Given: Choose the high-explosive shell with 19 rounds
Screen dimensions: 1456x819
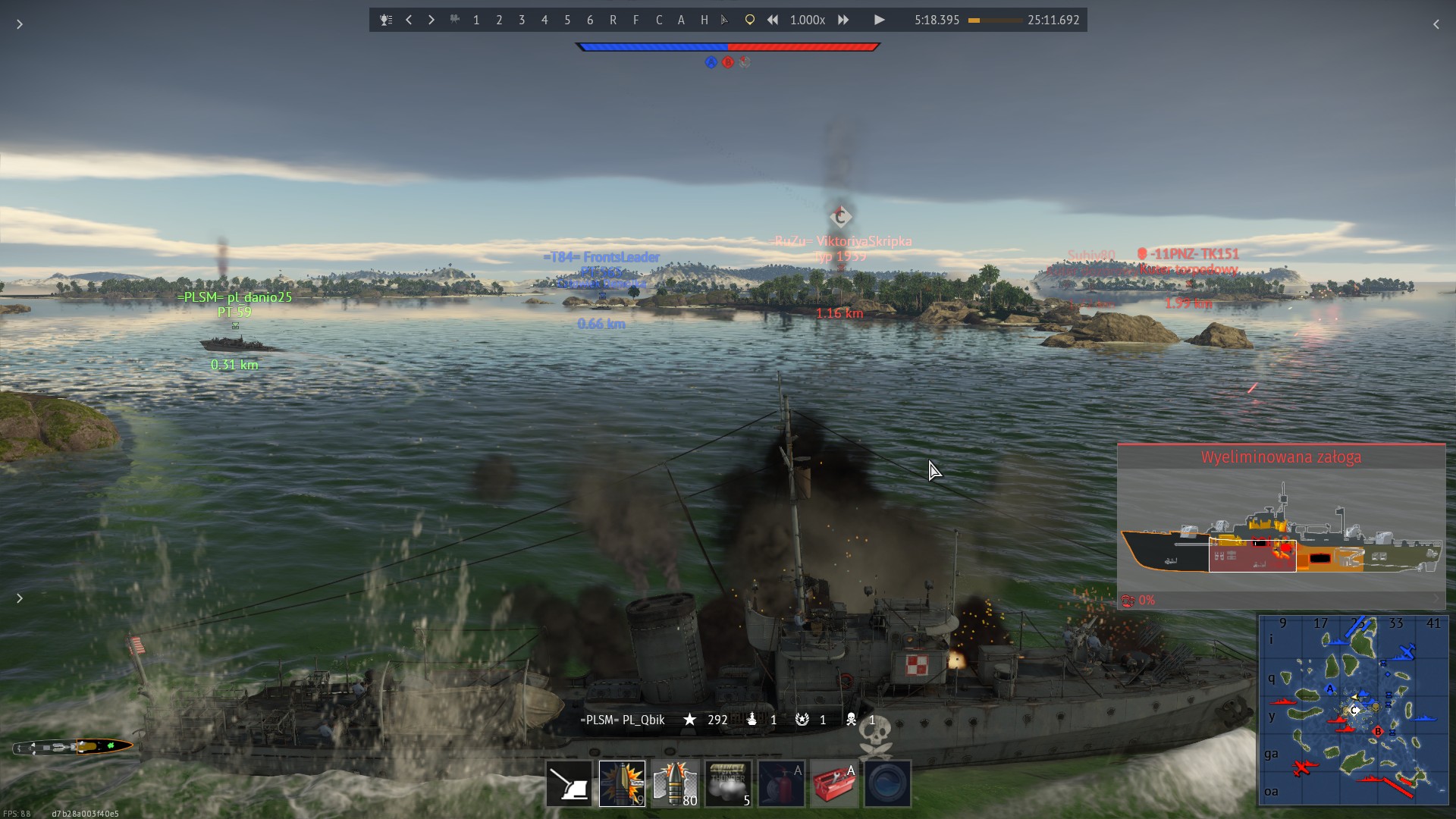Looking at the screenshot, I should tap(622, 783).
